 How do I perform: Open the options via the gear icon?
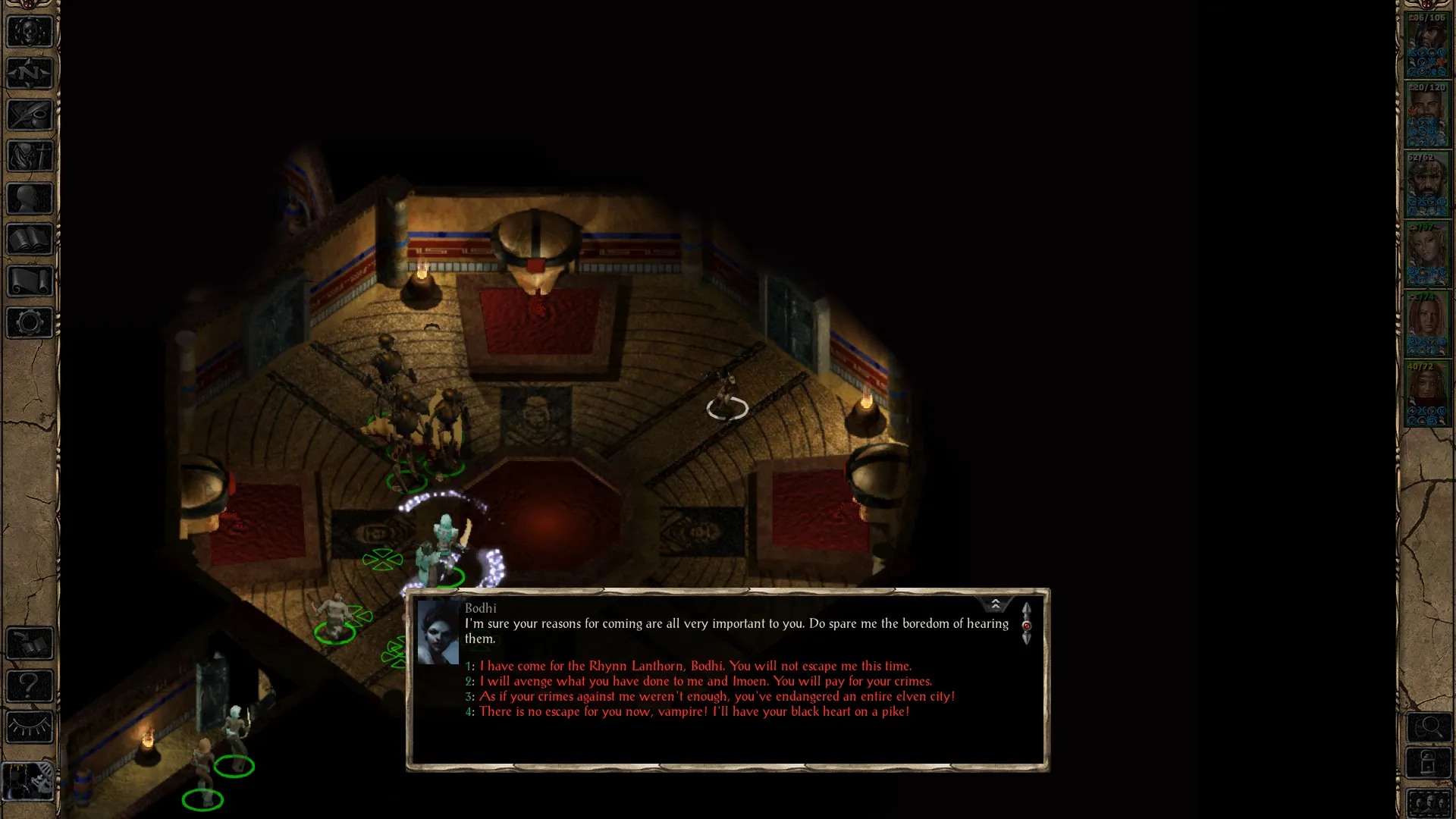(x=30, y=323)
